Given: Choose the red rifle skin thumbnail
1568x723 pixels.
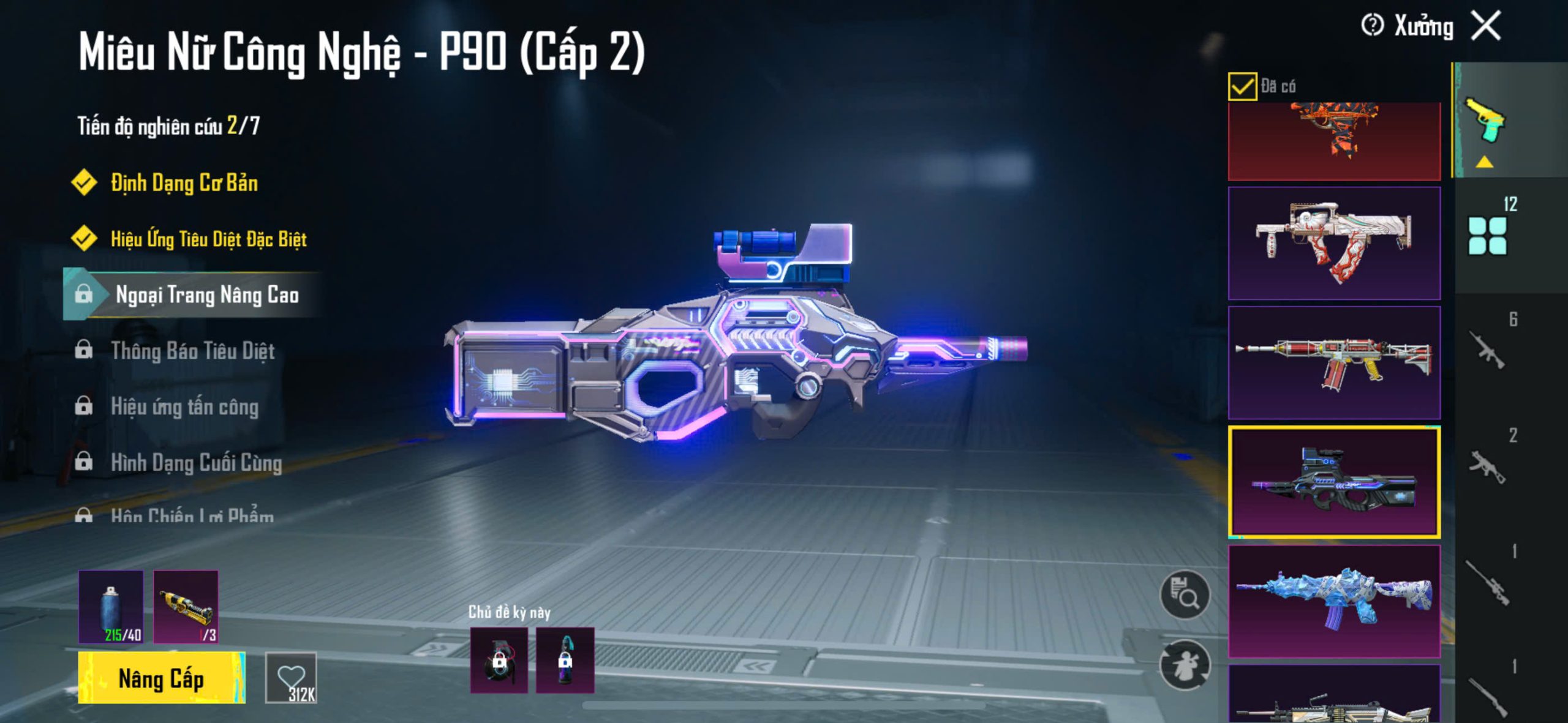Looking at the screenshot, I should pos(1334,362).
